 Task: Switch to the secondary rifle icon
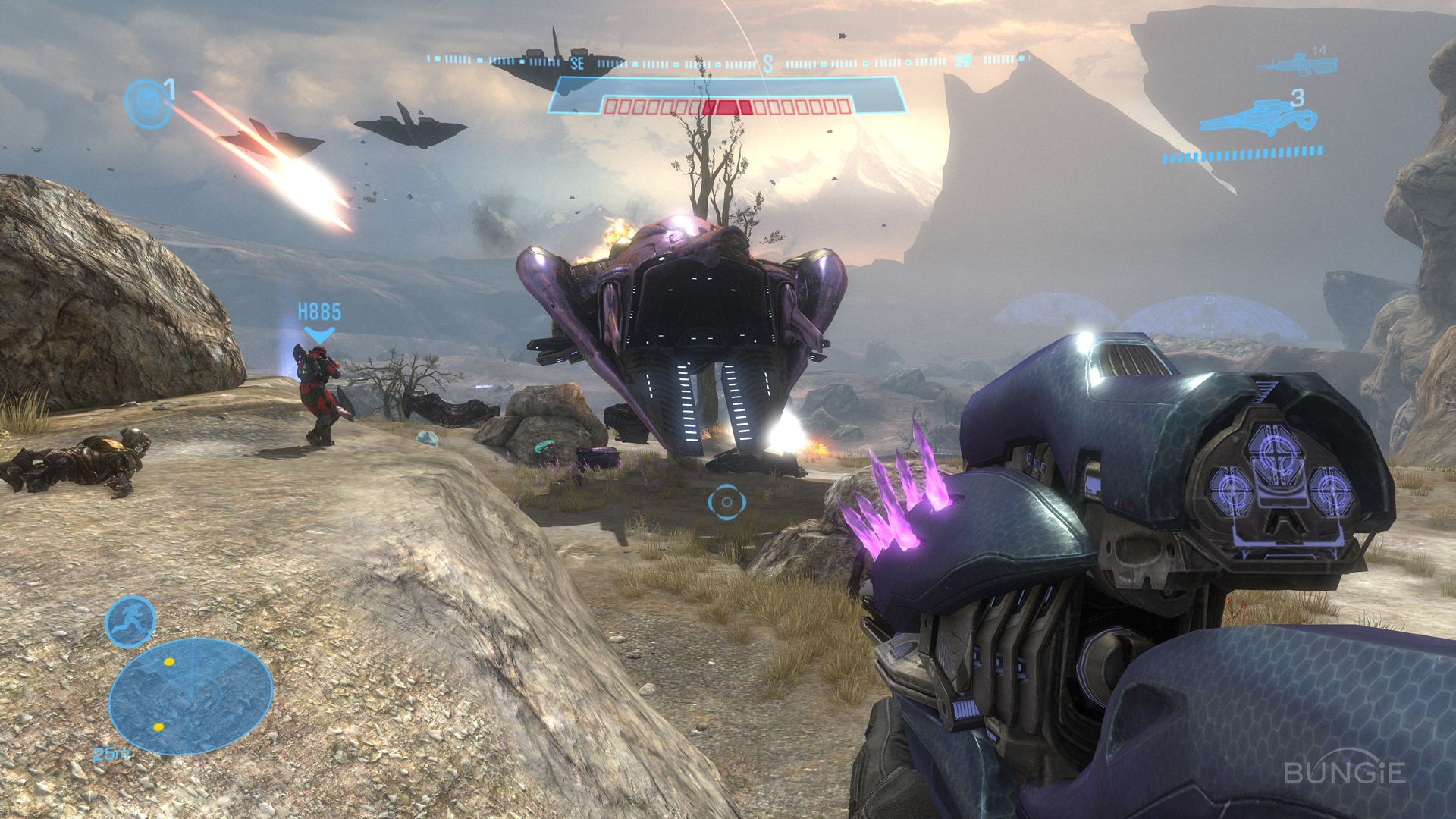pyautogui.click(x=1296, y=64)
